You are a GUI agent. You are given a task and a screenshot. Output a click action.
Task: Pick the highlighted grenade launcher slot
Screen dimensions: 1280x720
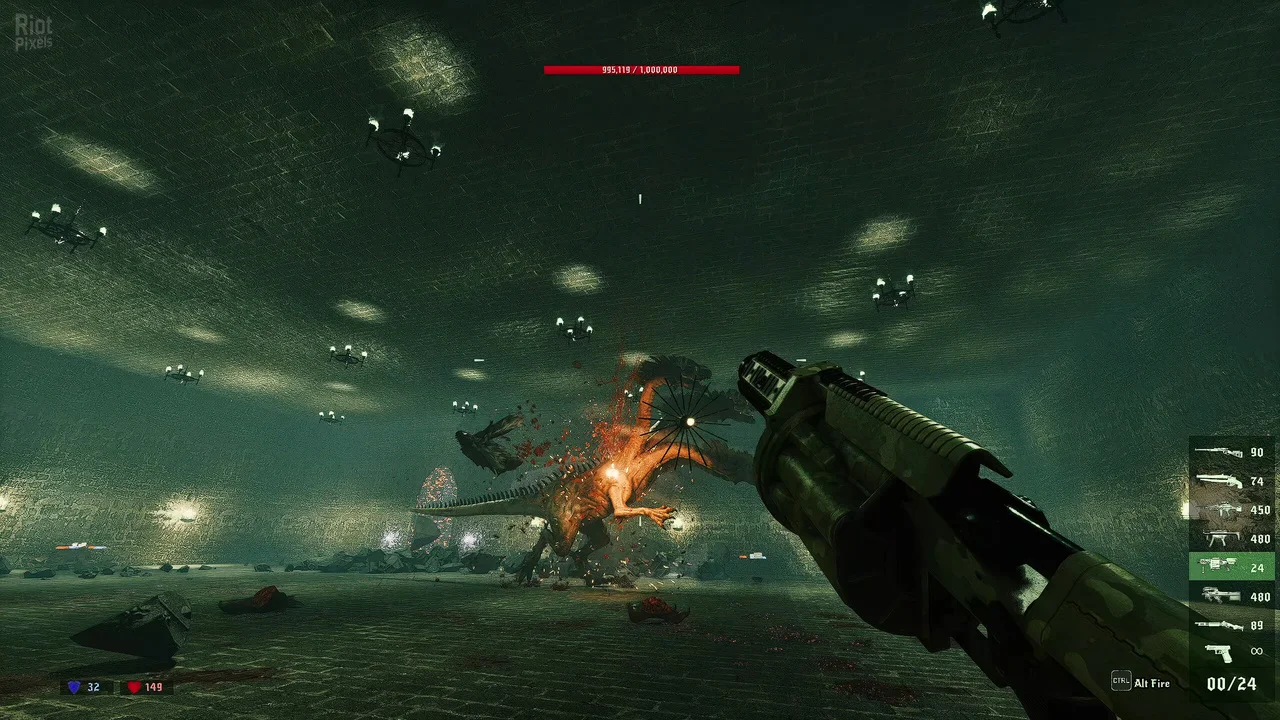point(1231,567)
